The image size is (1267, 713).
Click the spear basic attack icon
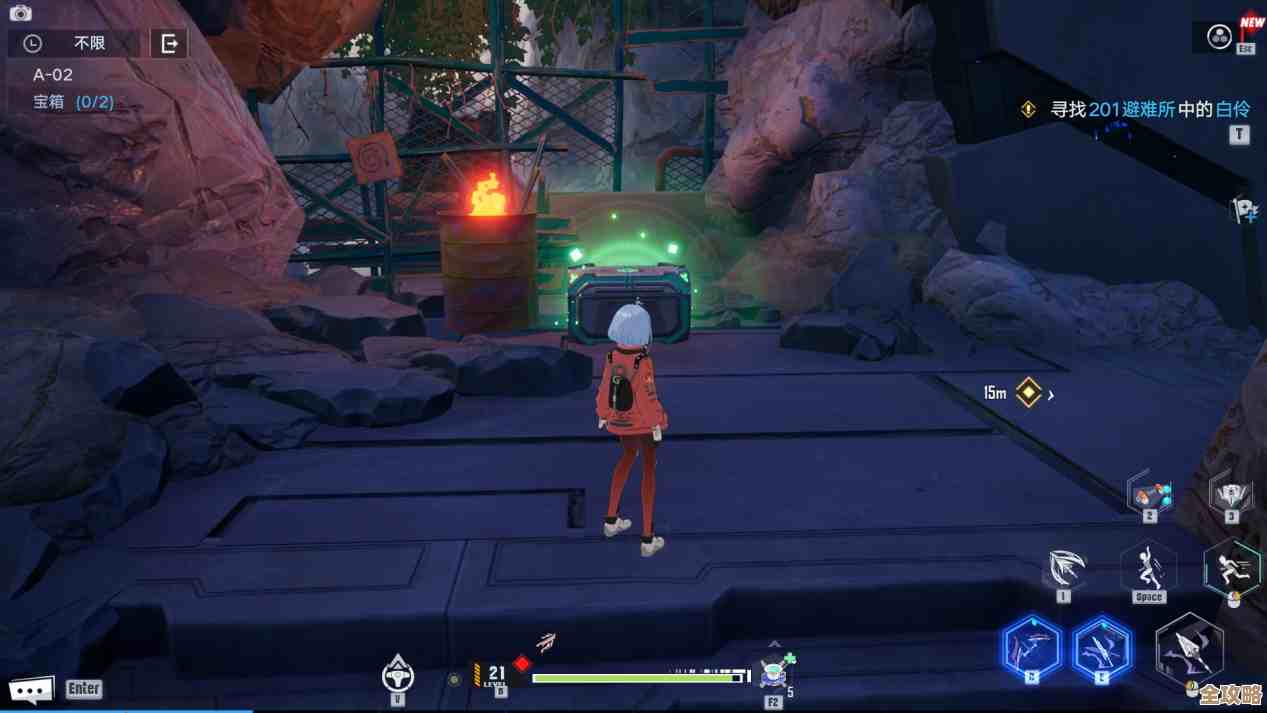(1189, 650)
